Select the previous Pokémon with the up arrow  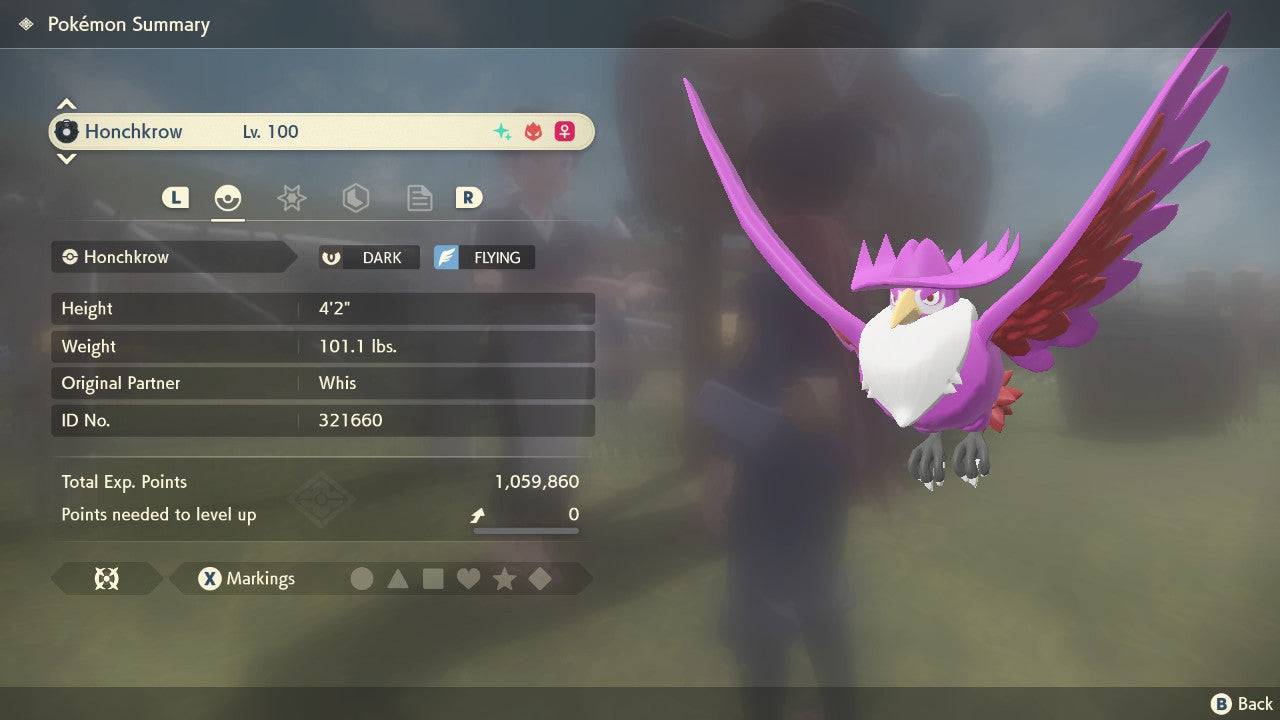66,104
